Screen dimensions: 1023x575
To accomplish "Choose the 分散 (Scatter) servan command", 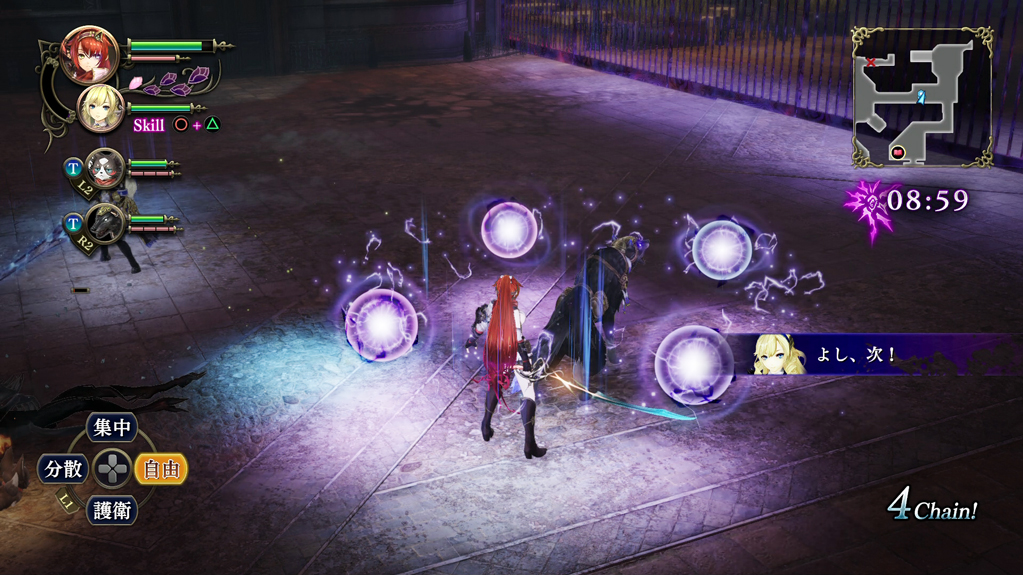I will (x=61, y=468).
